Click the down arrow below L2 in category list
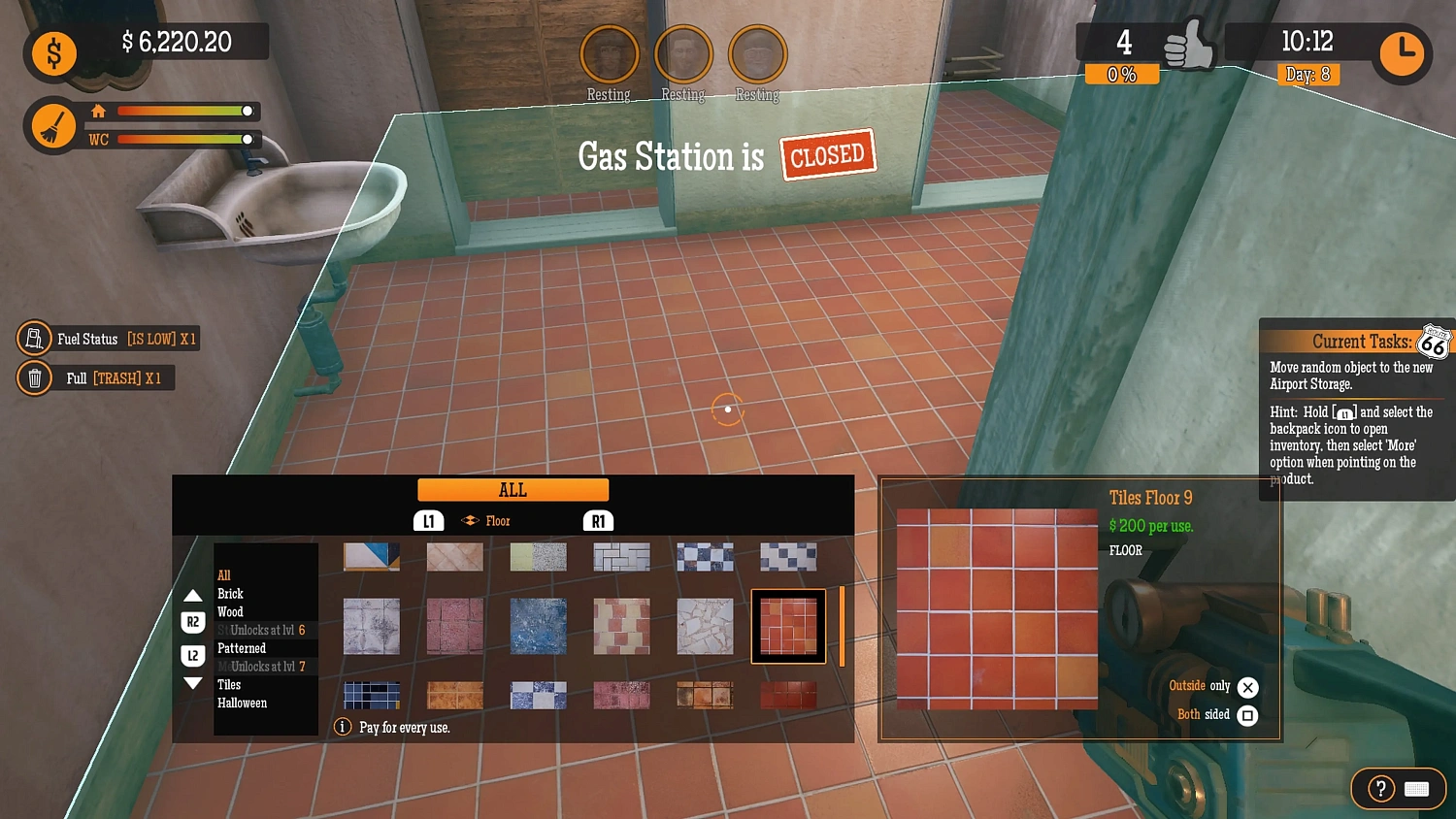 tap(193, 682)
